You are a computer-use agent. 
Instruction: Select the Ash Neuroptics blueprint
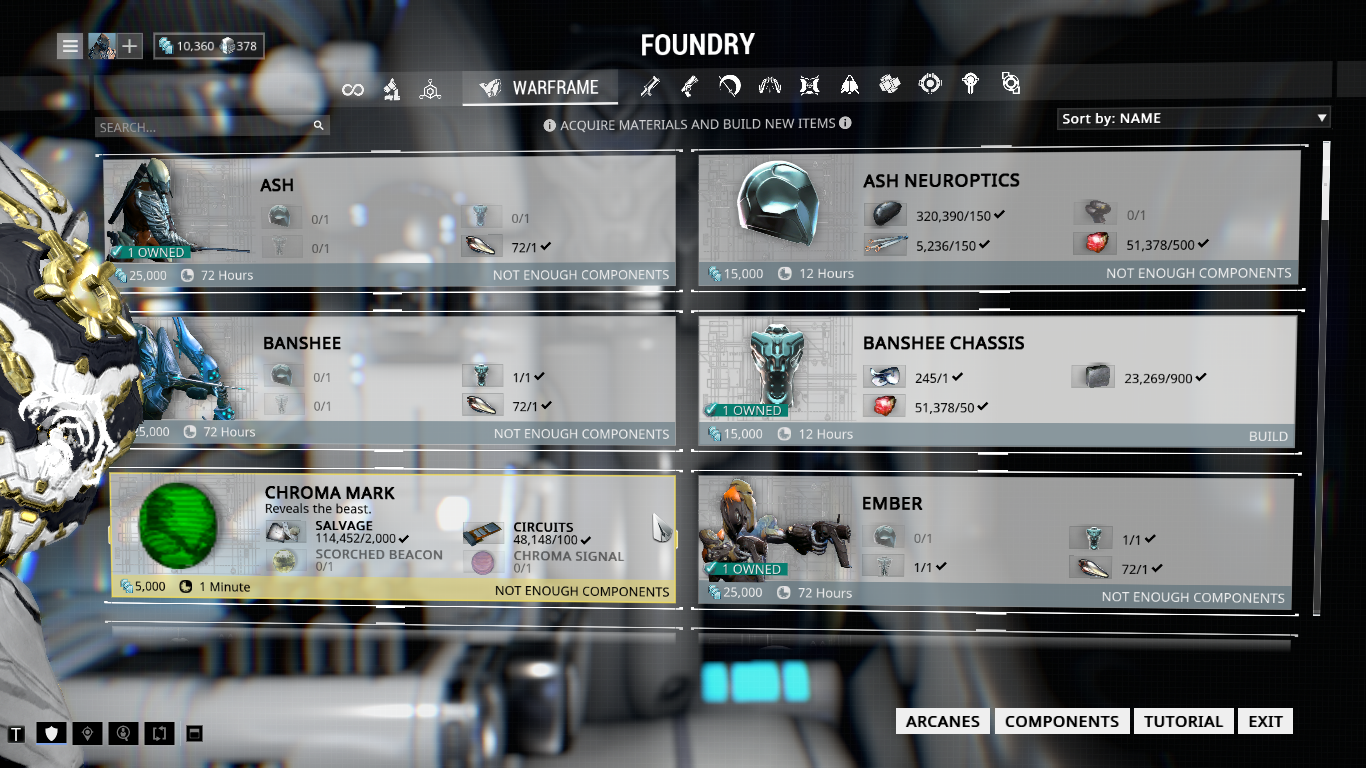point(1000,218)
